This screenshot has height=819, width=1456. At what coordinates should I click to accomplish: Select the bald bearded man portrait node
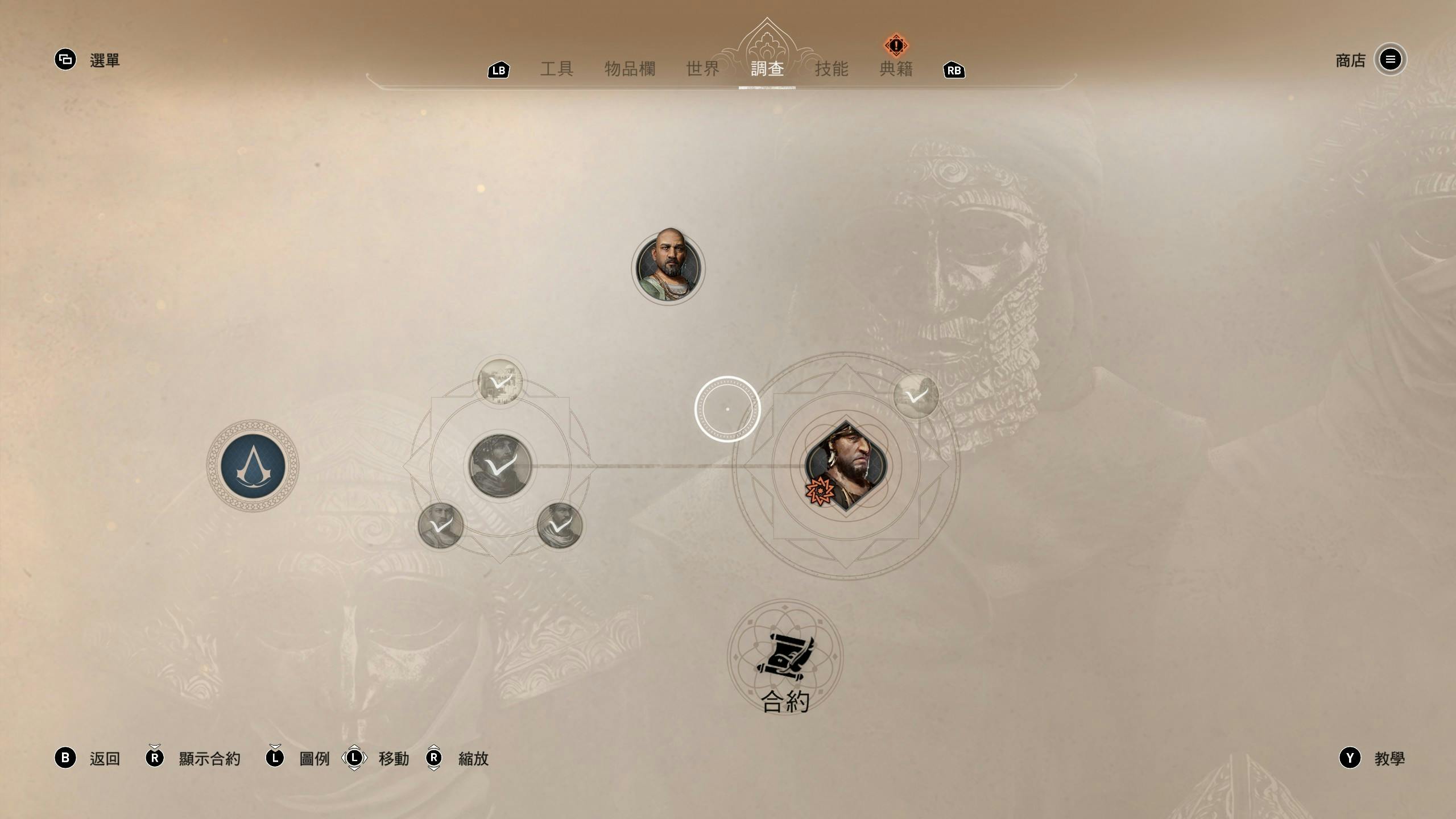tap(668, 268)
